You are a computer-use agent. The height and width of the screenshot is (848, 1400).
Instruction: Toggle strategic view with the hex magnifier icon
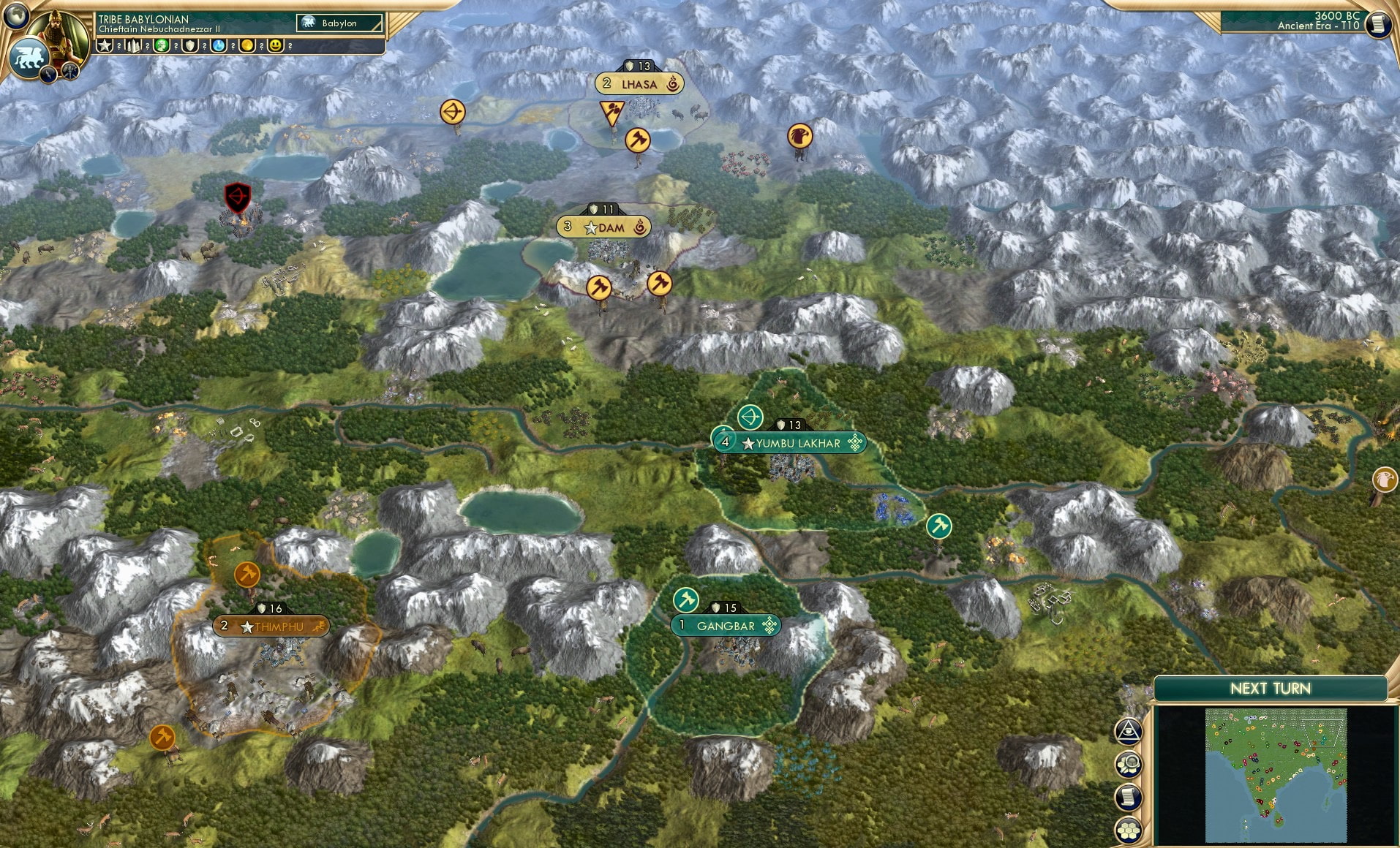pyautogui.click(x=1129, y=762)
